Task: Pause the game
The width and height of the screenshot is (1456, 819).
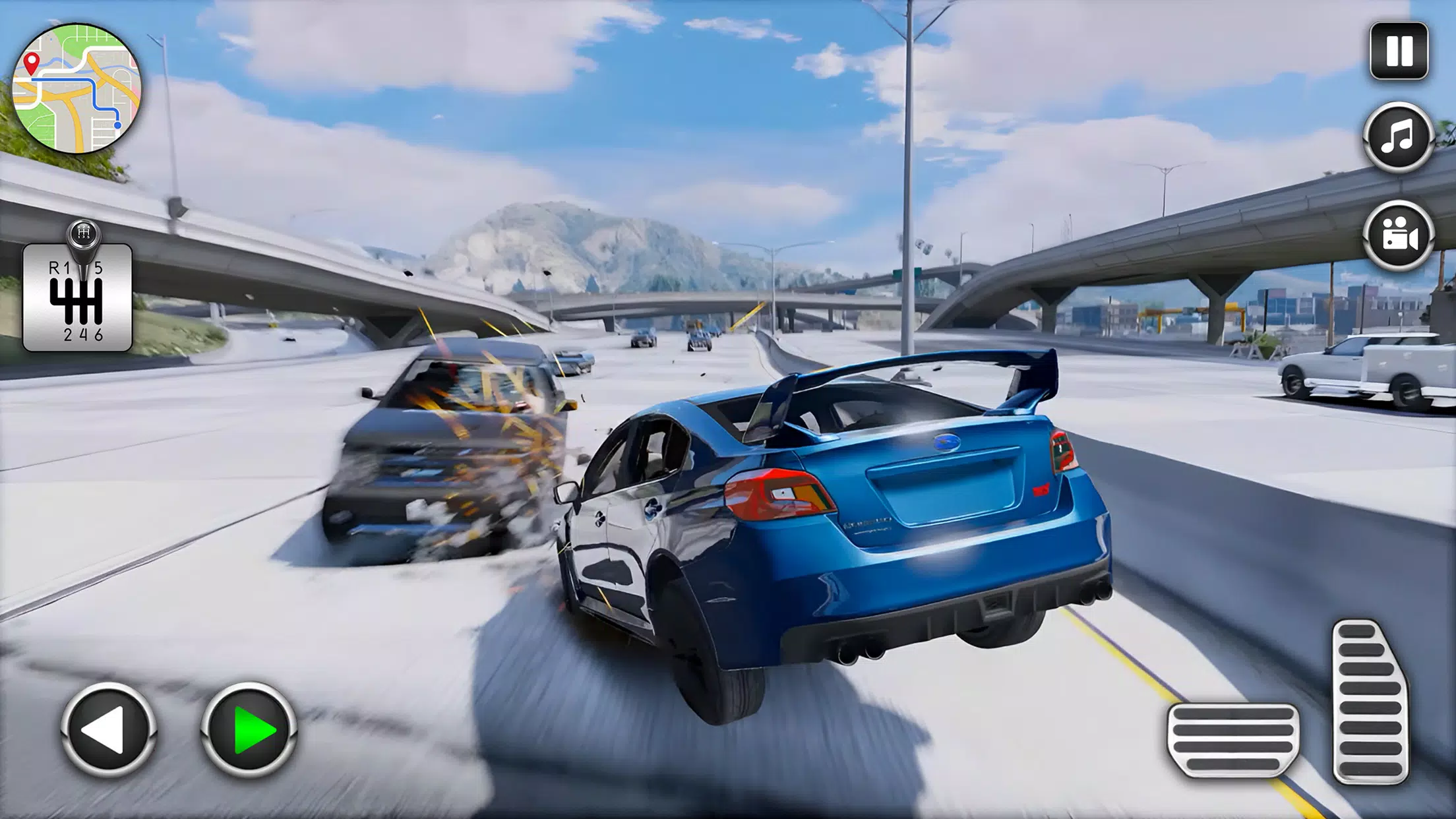Action: coord(1399,51)
